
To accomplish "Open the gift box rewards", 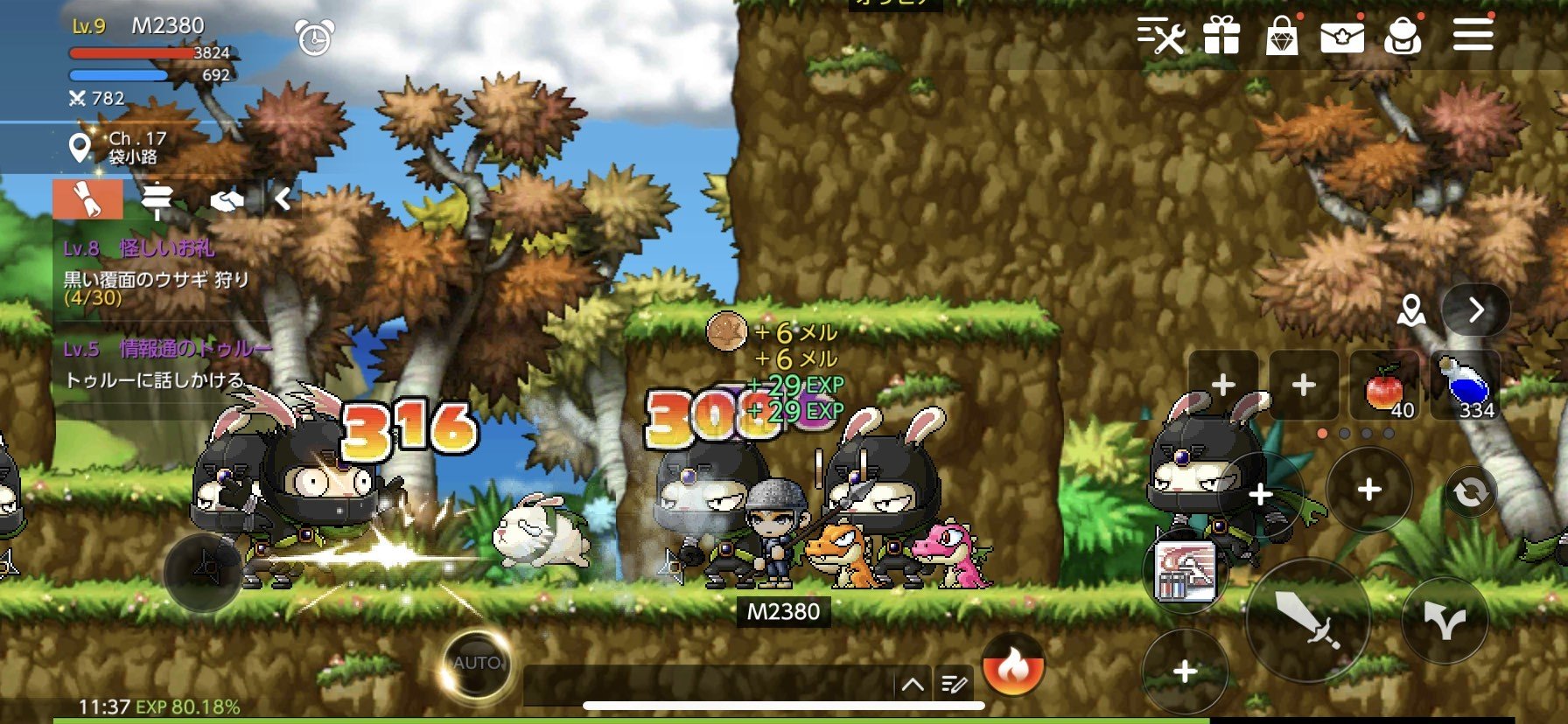I will click(1221, 37).
